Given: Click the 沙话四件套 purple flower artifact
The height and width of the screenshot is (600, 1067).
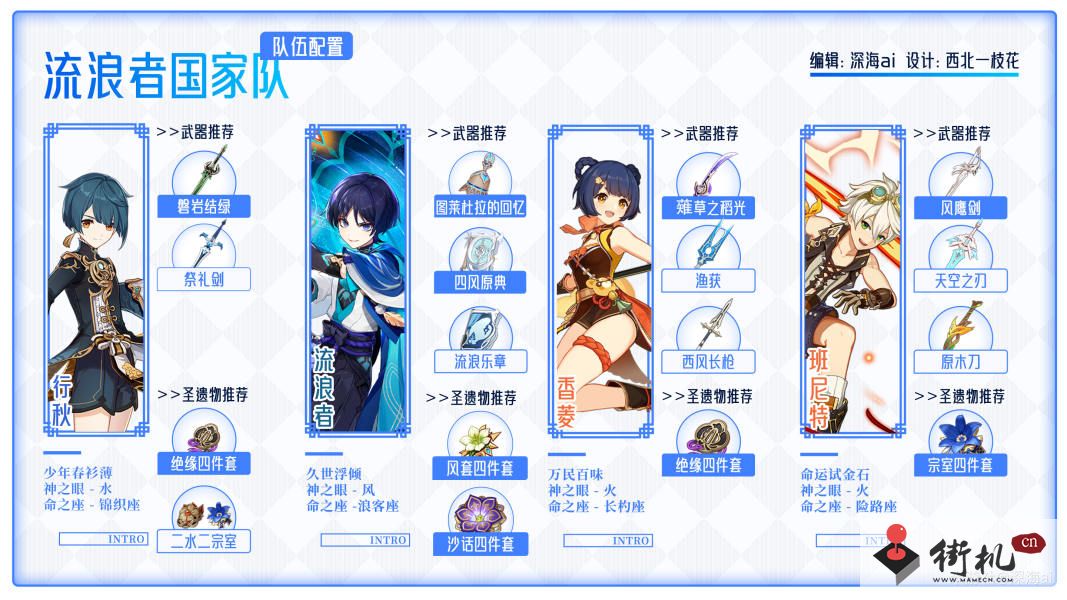Looking at the screenshot, I should coord(480,512).
